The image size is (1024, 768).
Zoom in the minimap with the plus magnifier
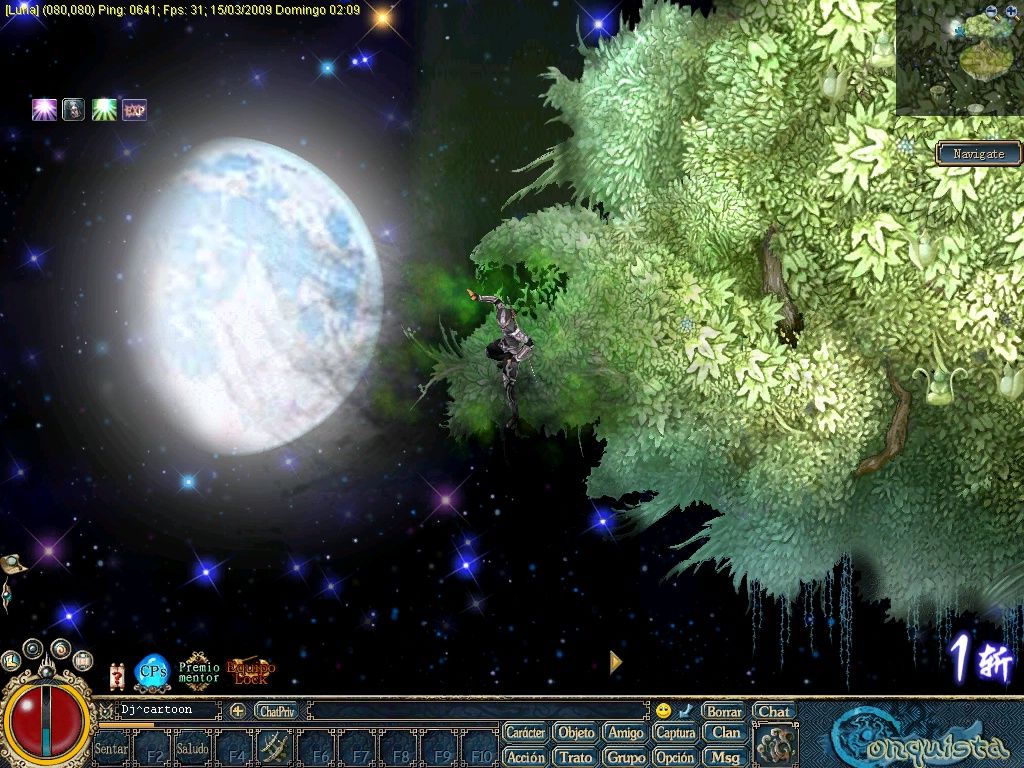point(1010,13)
